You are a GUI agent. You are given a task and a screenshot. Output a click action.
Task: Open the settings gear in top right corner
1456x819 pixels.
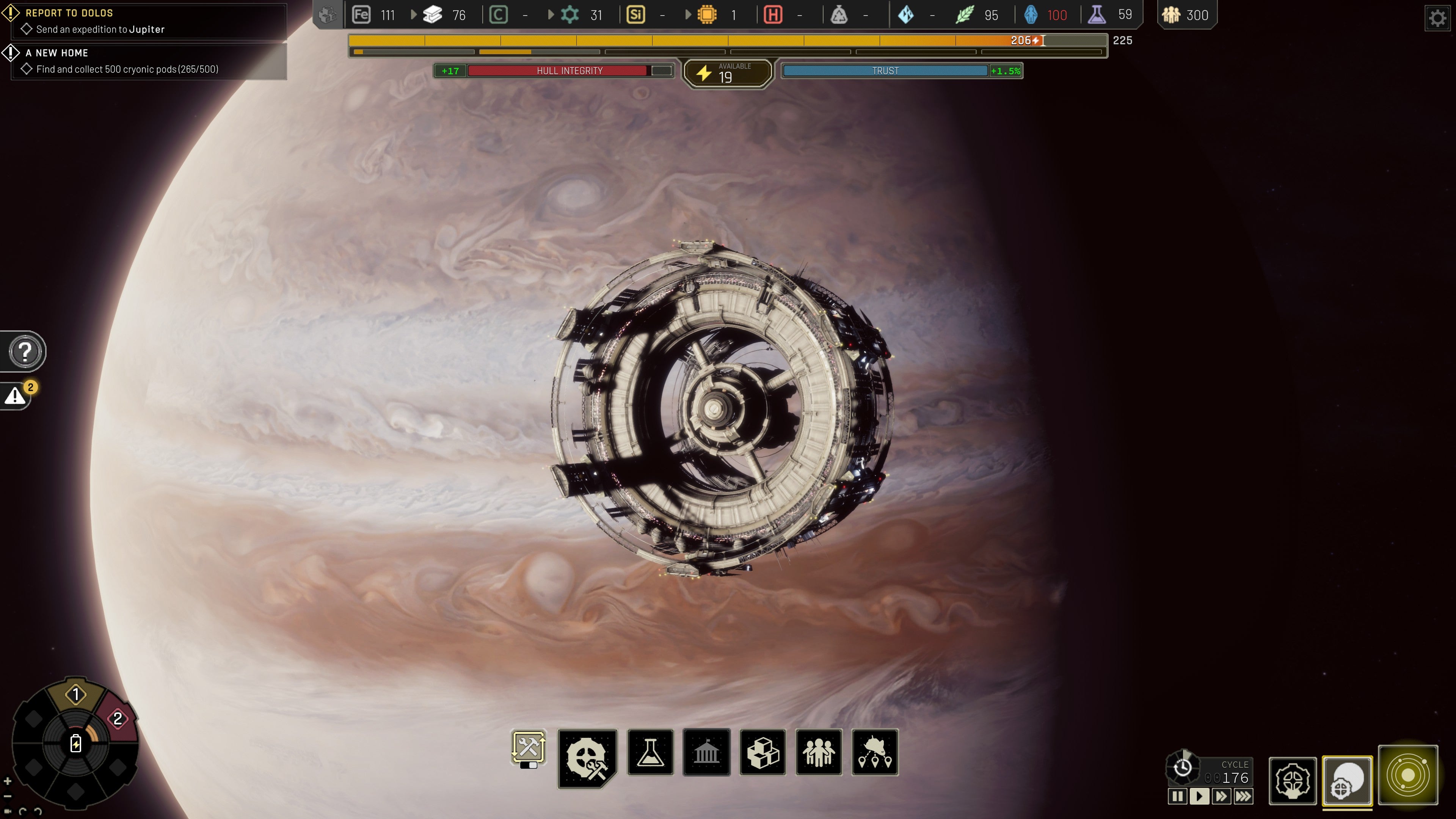pos(1438,17)
